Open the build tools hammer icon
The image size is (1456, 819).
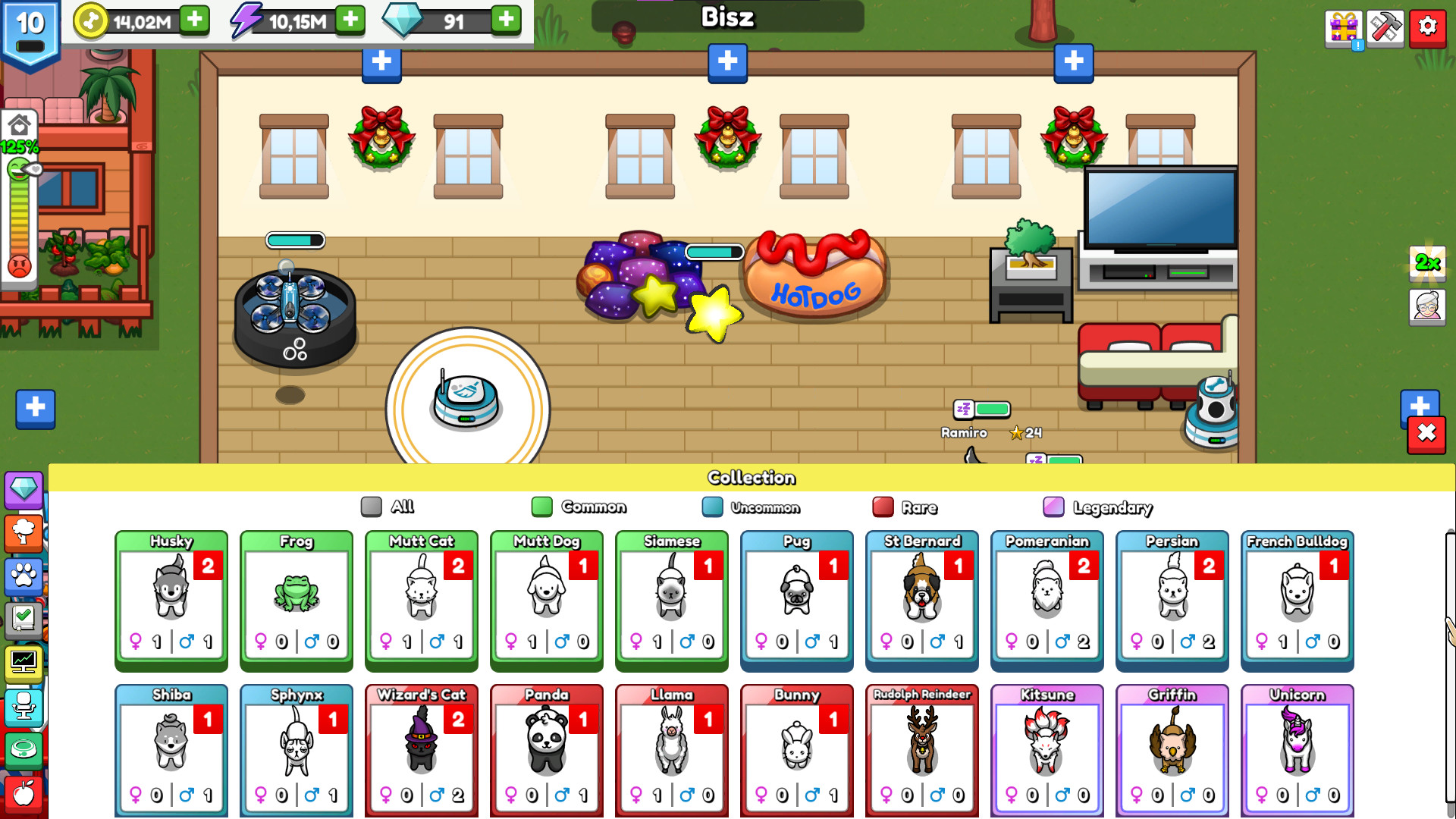(x=1385, y=27)
